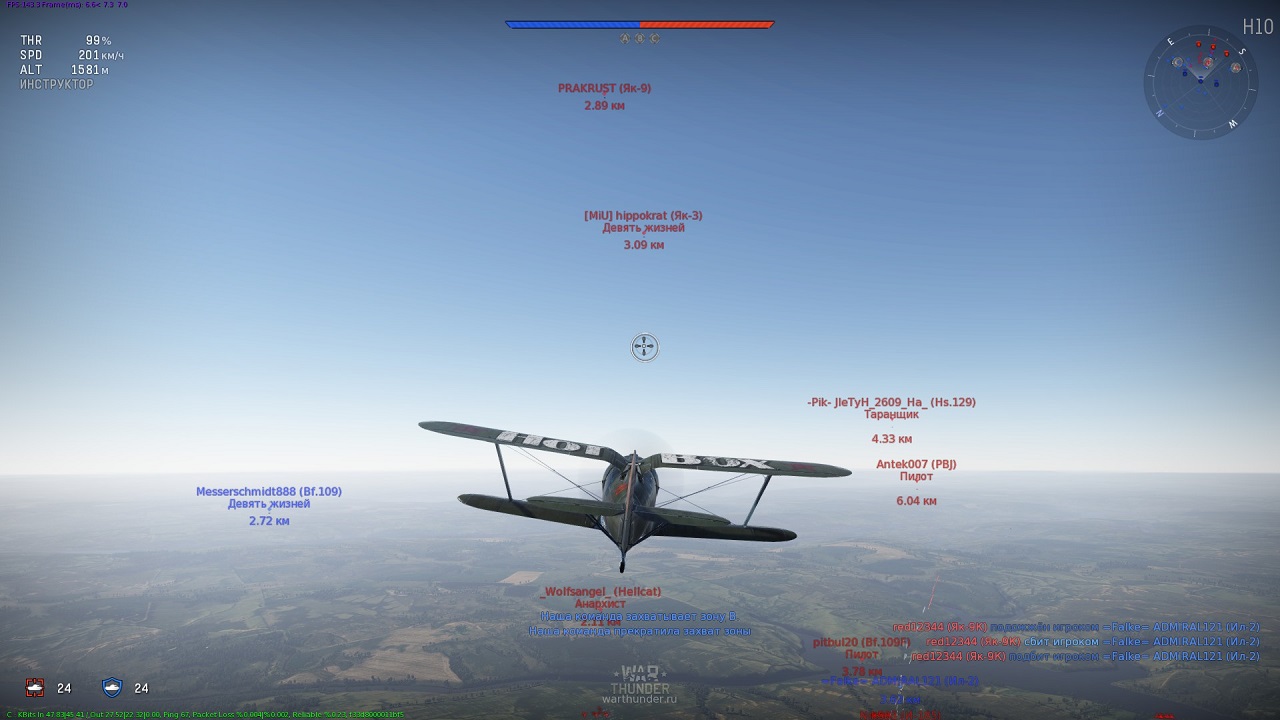Select capture zone C indicator
This screenshot has height=720, width=1280.
[x=655, y=39]
